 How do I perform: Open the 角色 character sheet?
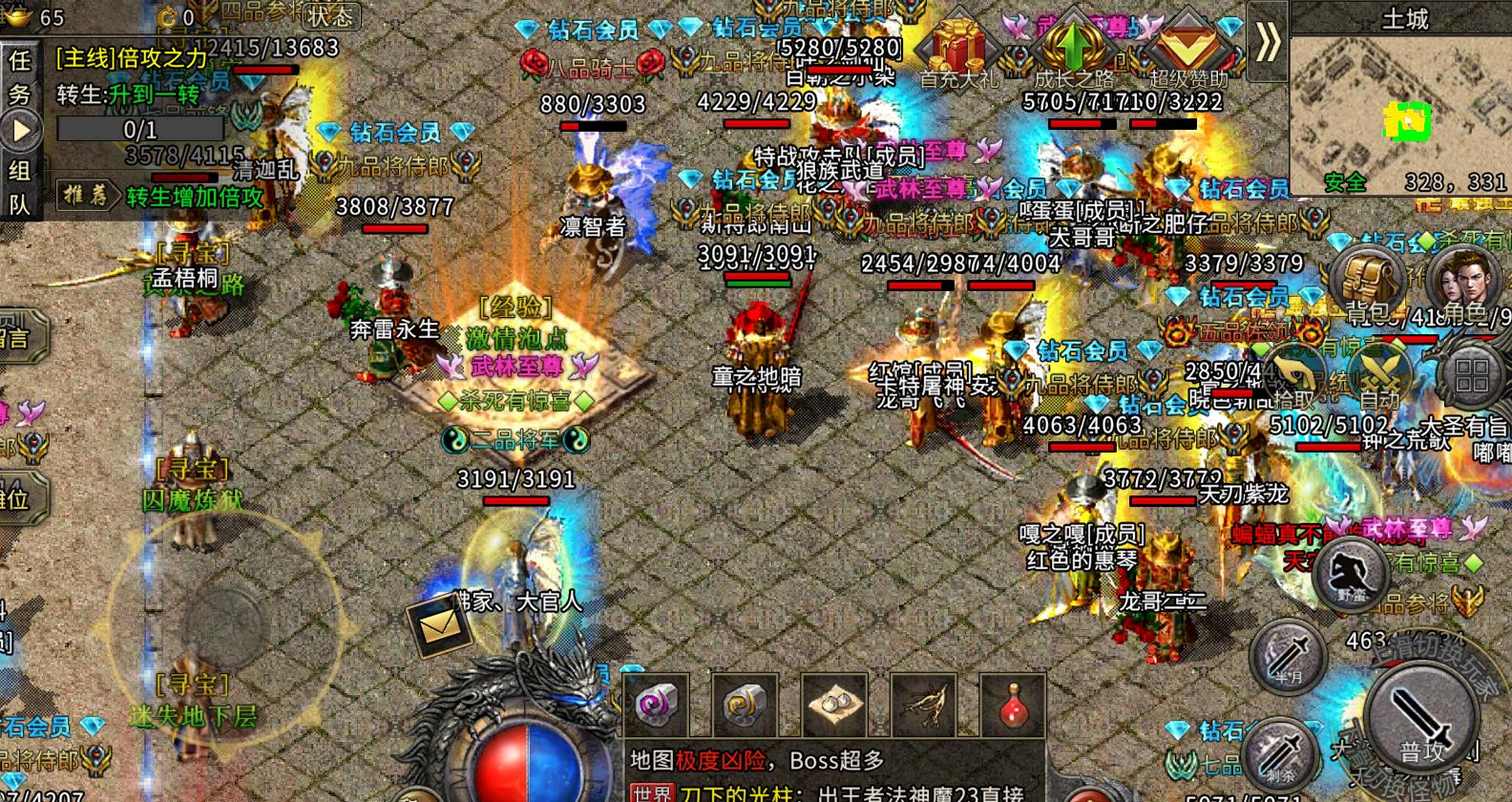(x=1460, y=282)
